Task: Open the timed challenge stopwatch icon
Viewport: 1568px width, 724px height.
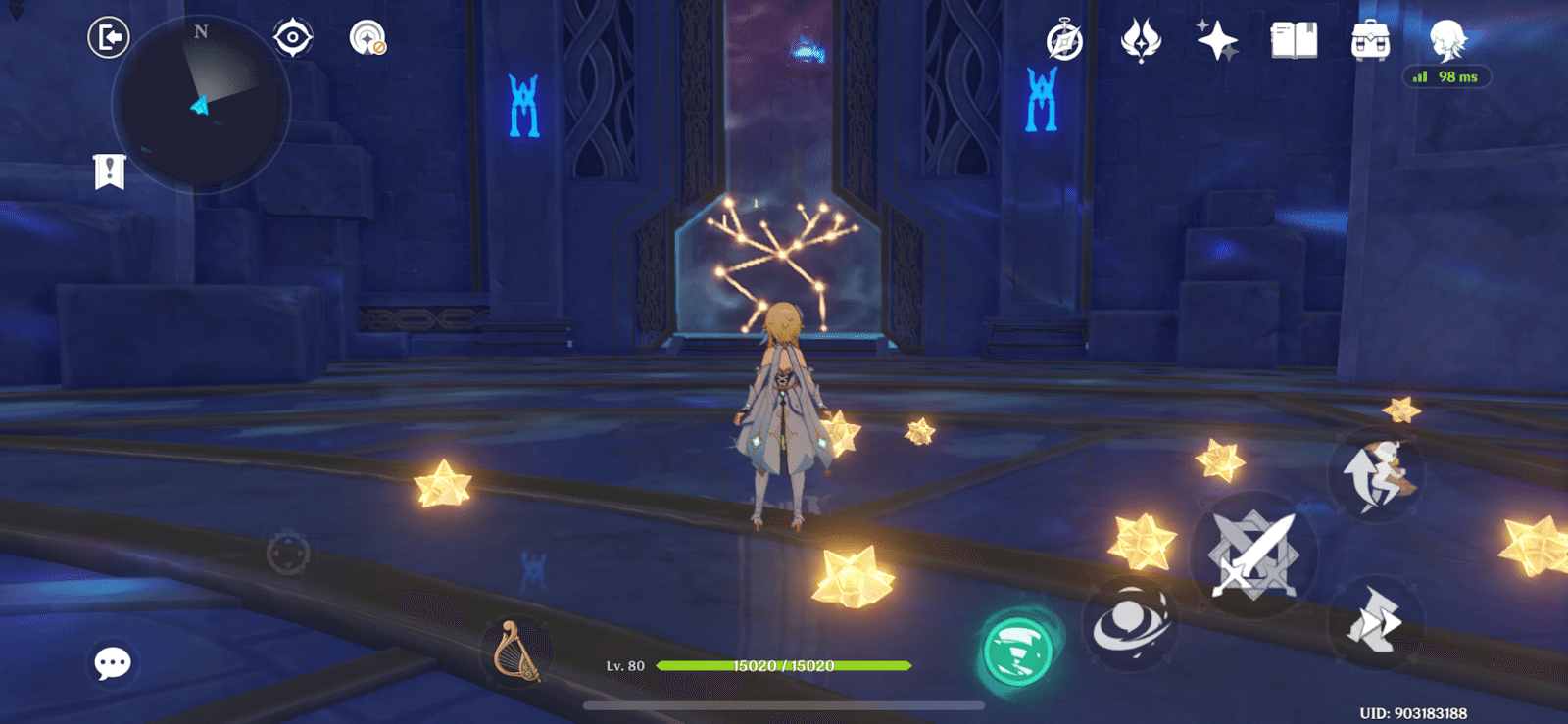Action: pyautogui.click(x=1063, y=39)
